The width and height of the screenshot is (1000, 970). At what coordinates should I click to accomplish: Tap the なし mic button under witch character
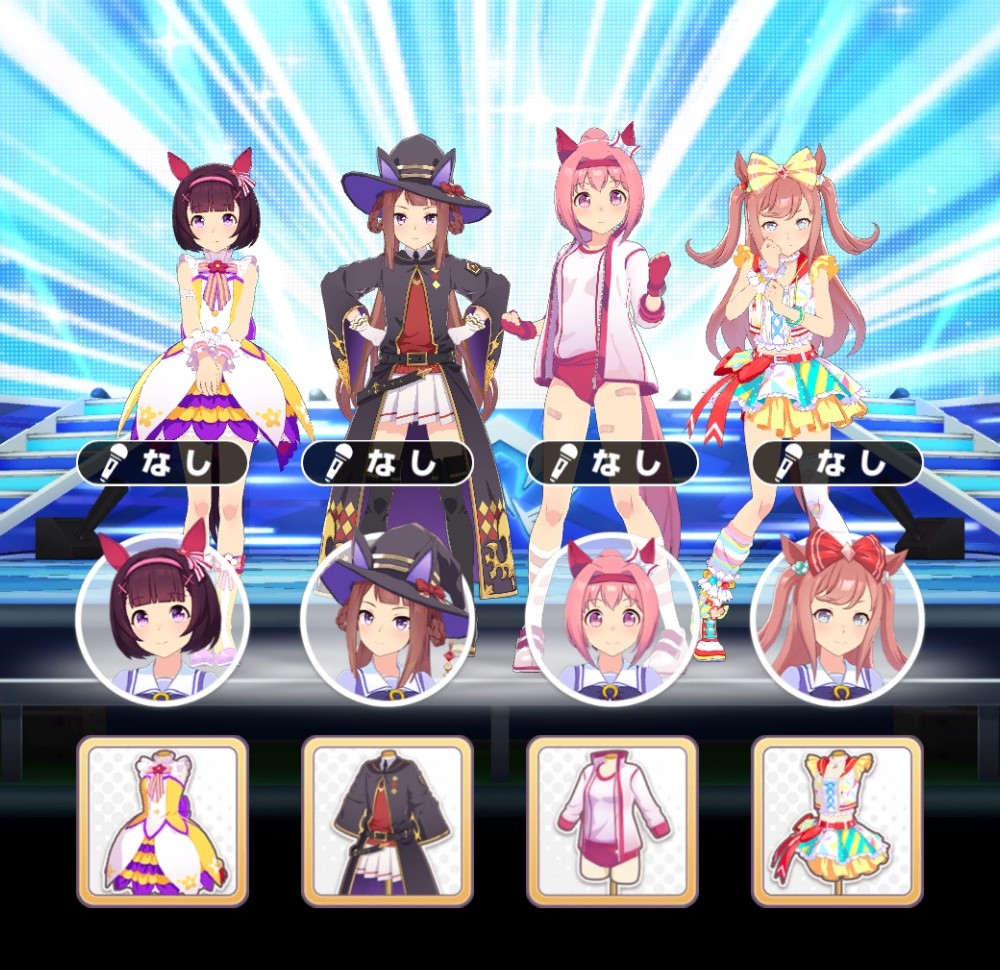(x=387, y=463)
